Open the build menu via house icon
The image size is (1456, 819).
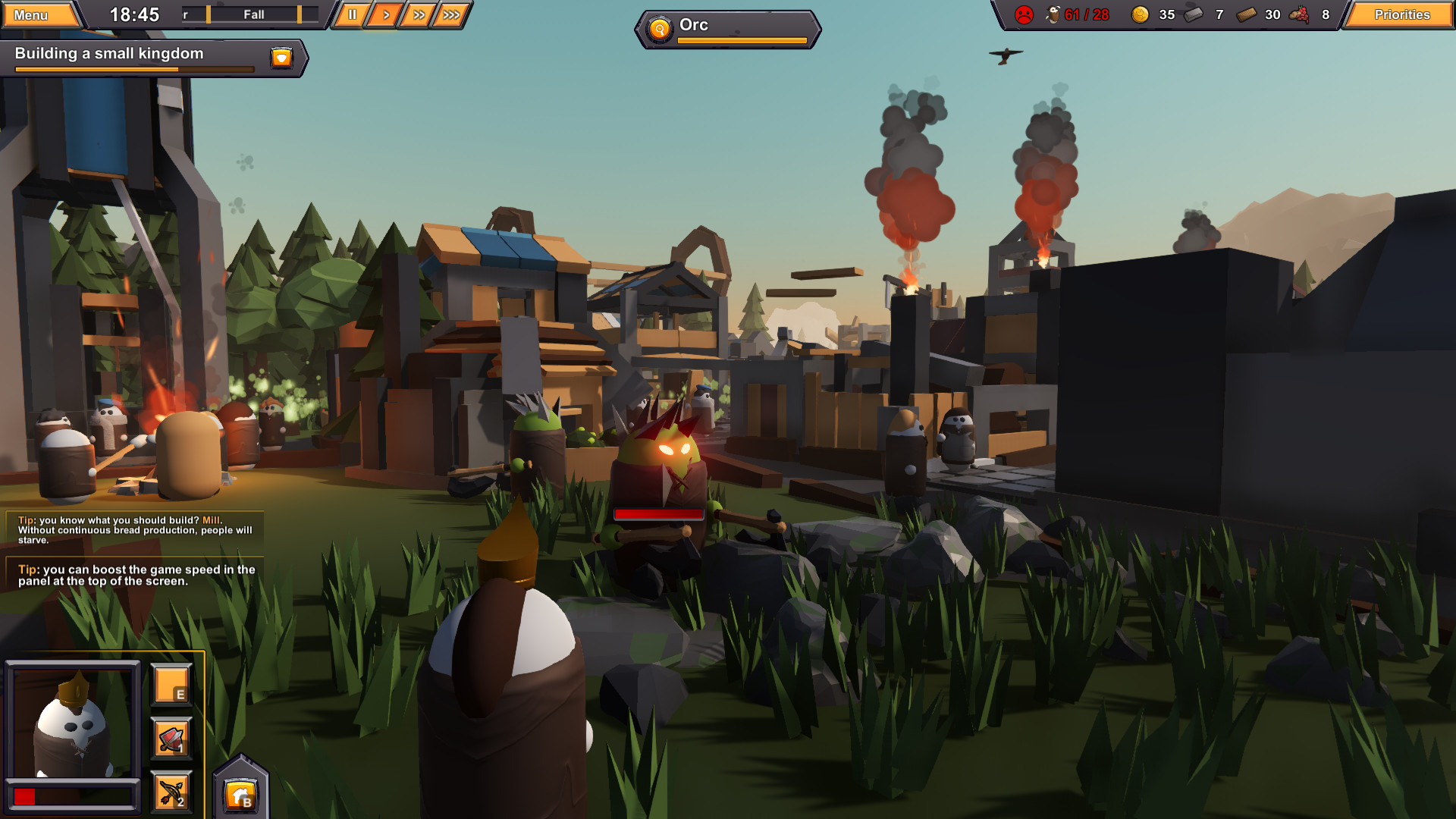point(240,793)
